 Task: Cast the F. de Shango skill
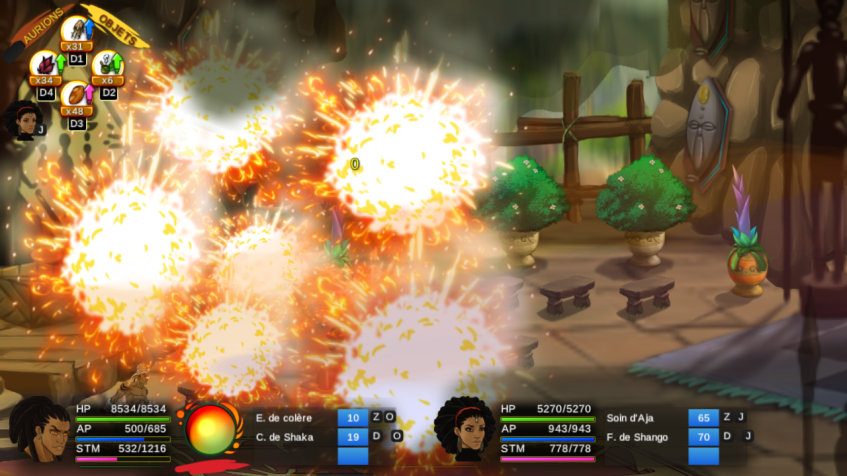[638, 436]
